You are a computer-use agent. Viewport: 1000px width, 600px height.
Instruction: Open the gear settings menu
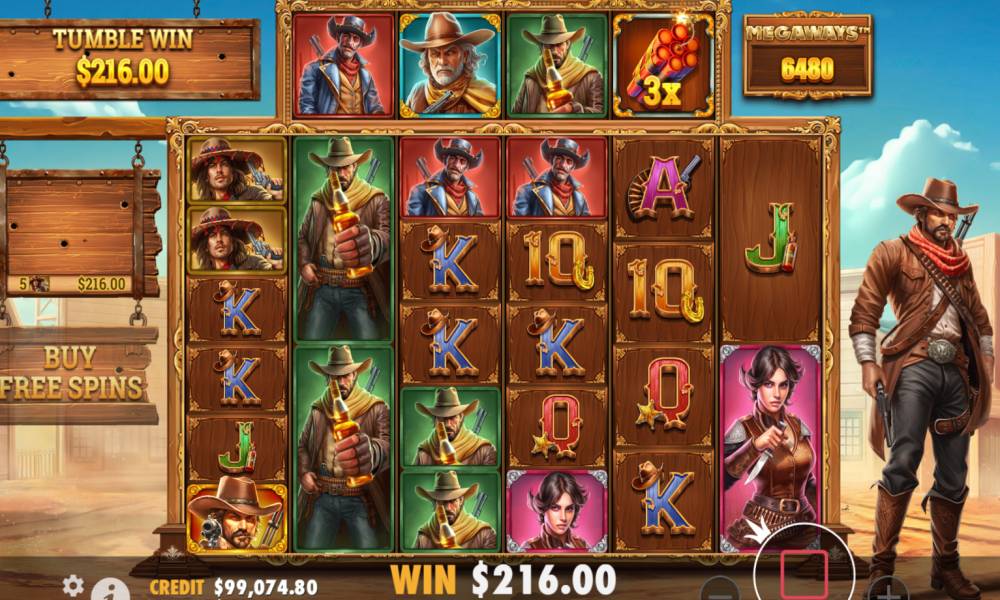(72, 585)
